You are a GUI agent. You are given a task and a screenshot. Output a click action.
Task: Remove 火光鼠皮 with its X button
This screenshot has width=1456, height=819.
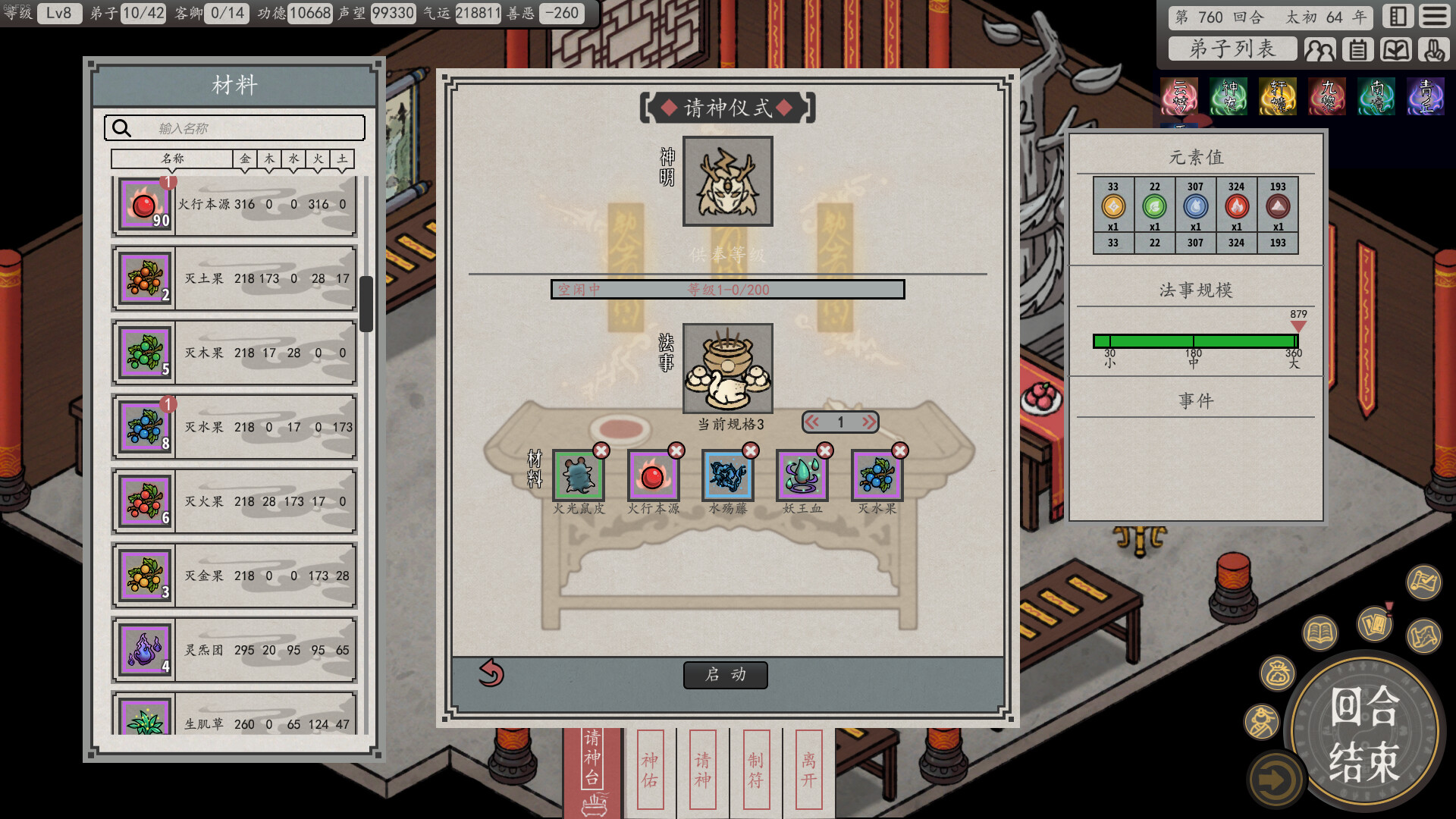tap(600, 450)
